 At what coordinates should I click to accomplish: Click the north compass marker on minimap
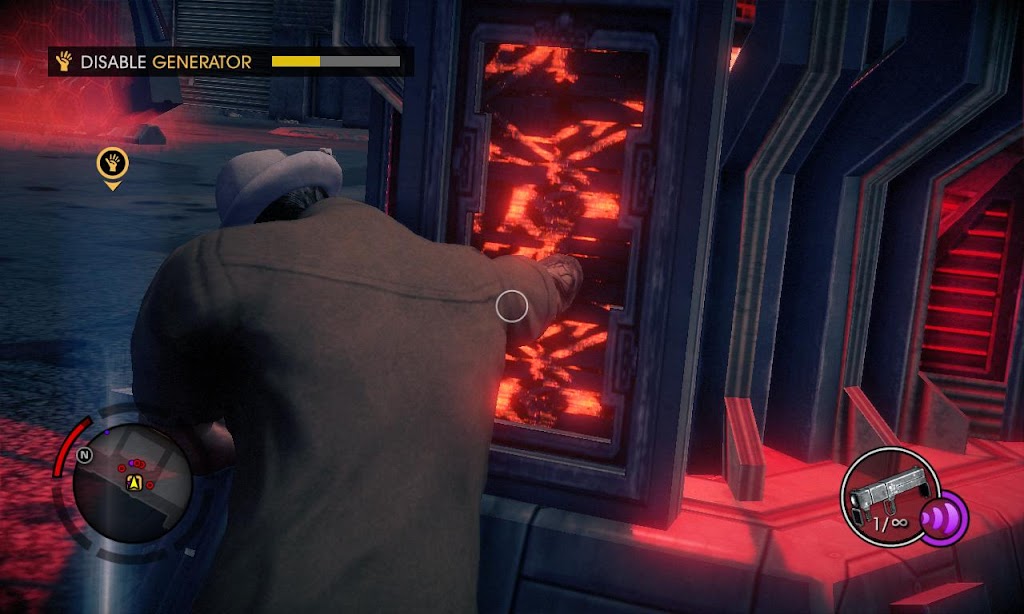coord(85,455)
